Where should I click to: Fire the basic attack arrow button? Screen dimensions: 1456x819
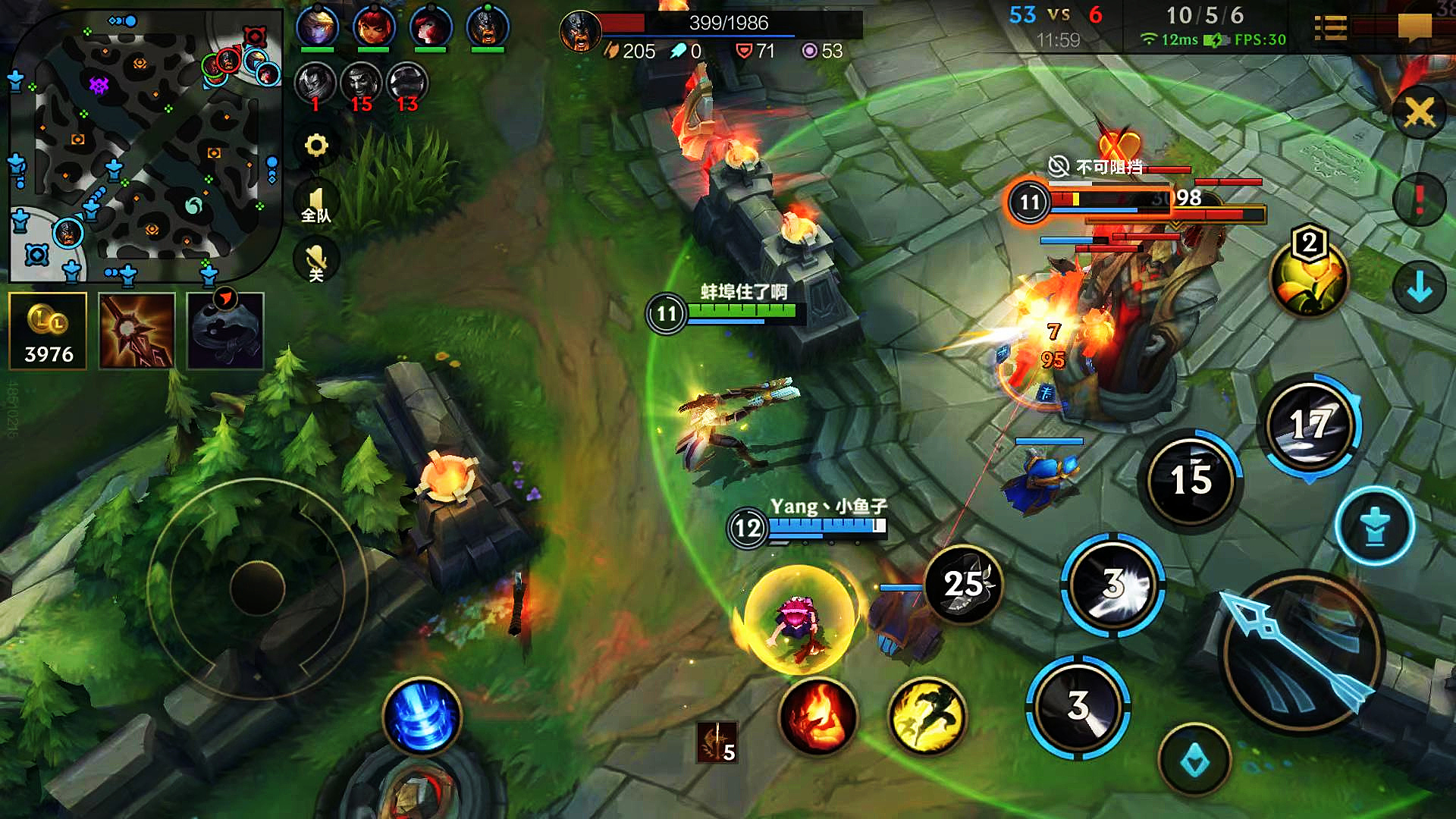(x=1302, y=652)
